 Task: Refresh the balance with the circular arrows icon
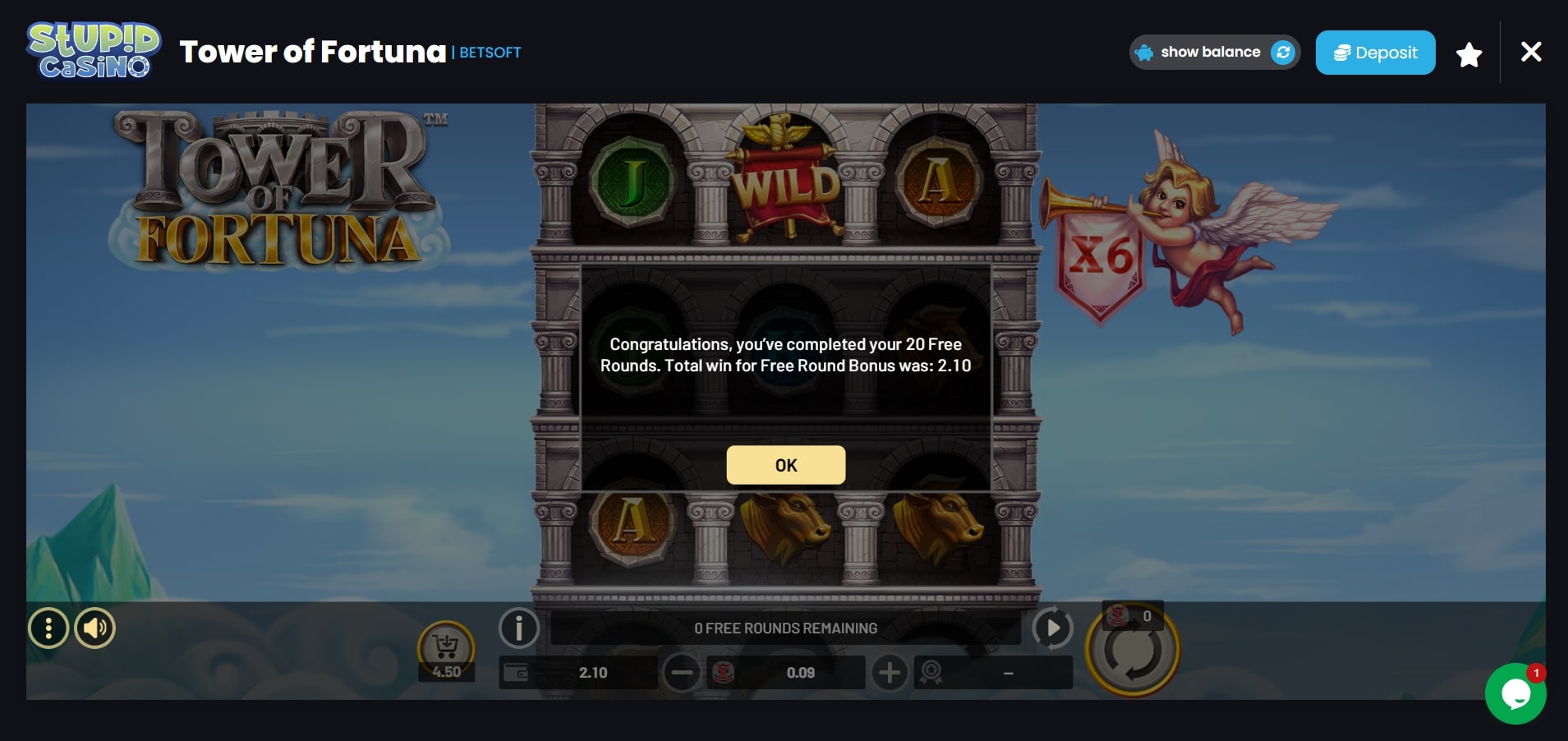click(x=1282, y=52)
